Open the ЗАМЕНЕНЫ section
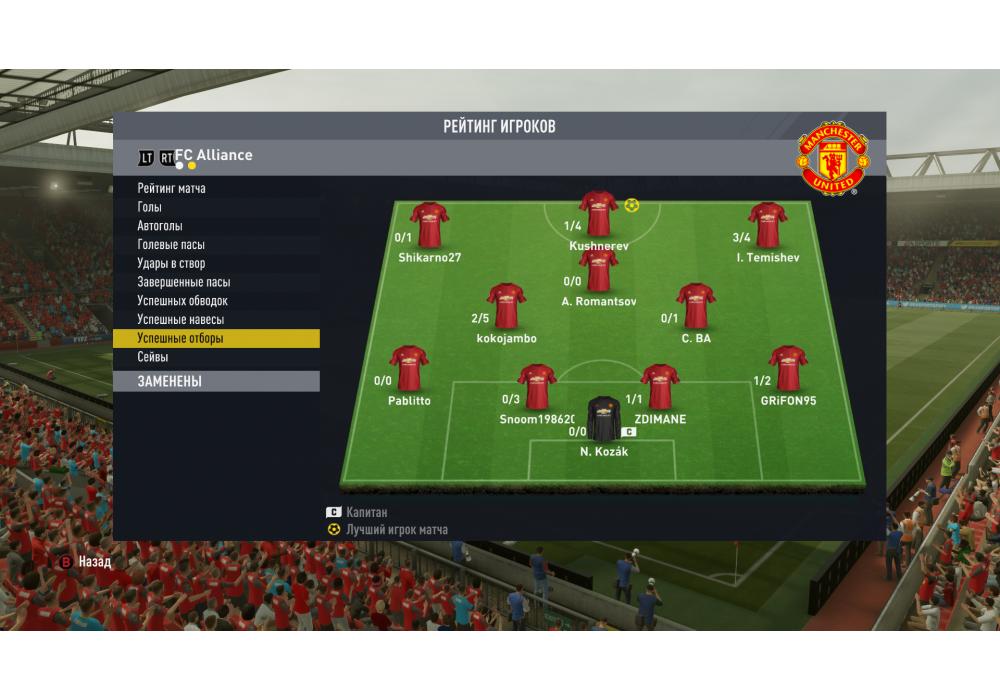The width and height of the screenshot is (1000, 700). tap(170, 381)
